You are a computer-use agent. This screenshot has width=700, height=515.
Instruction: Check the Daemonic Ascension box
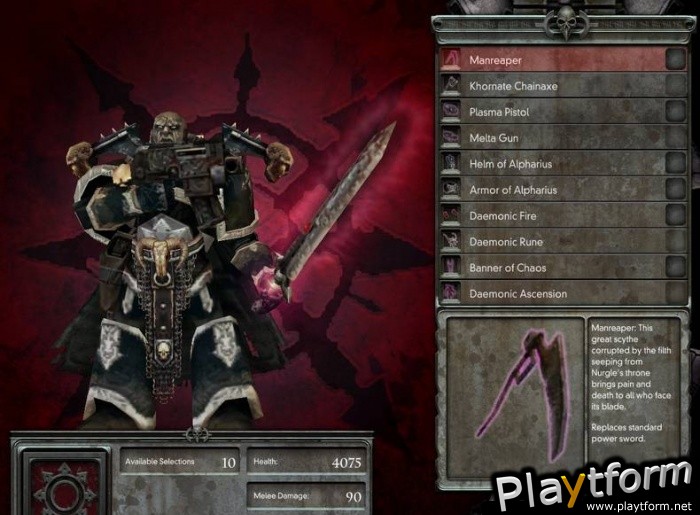coord(676,294)
